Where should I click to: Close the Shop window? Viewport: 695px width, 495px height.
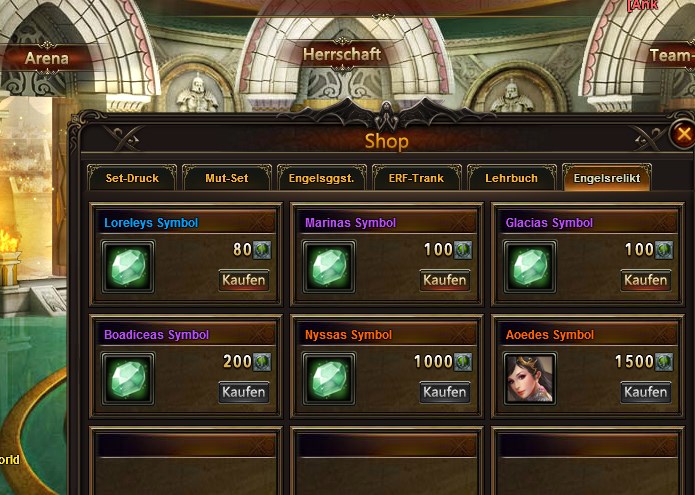(x=683, y=134)
